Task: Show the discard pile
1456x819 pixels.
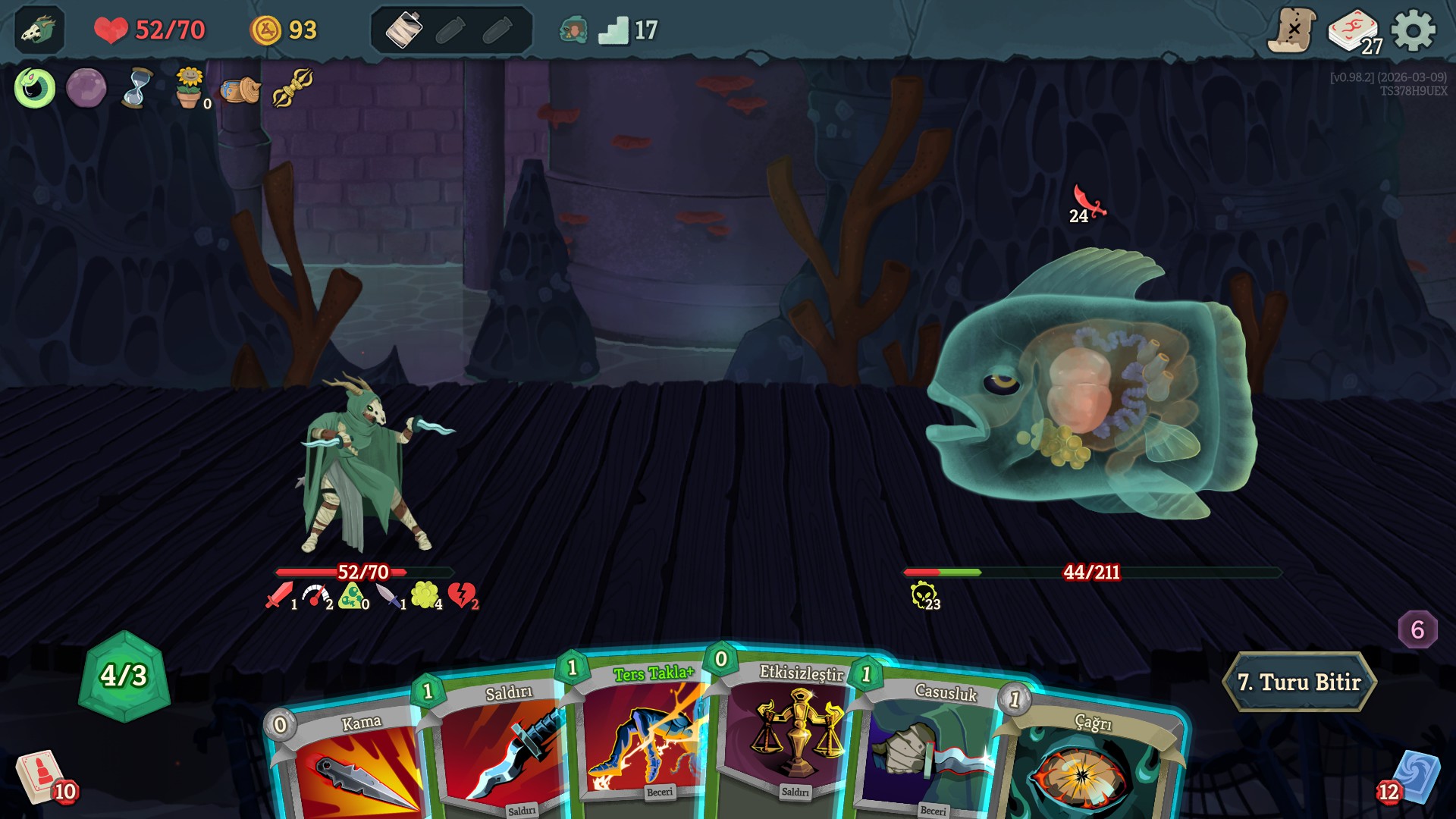Action: coord(1414,777)
